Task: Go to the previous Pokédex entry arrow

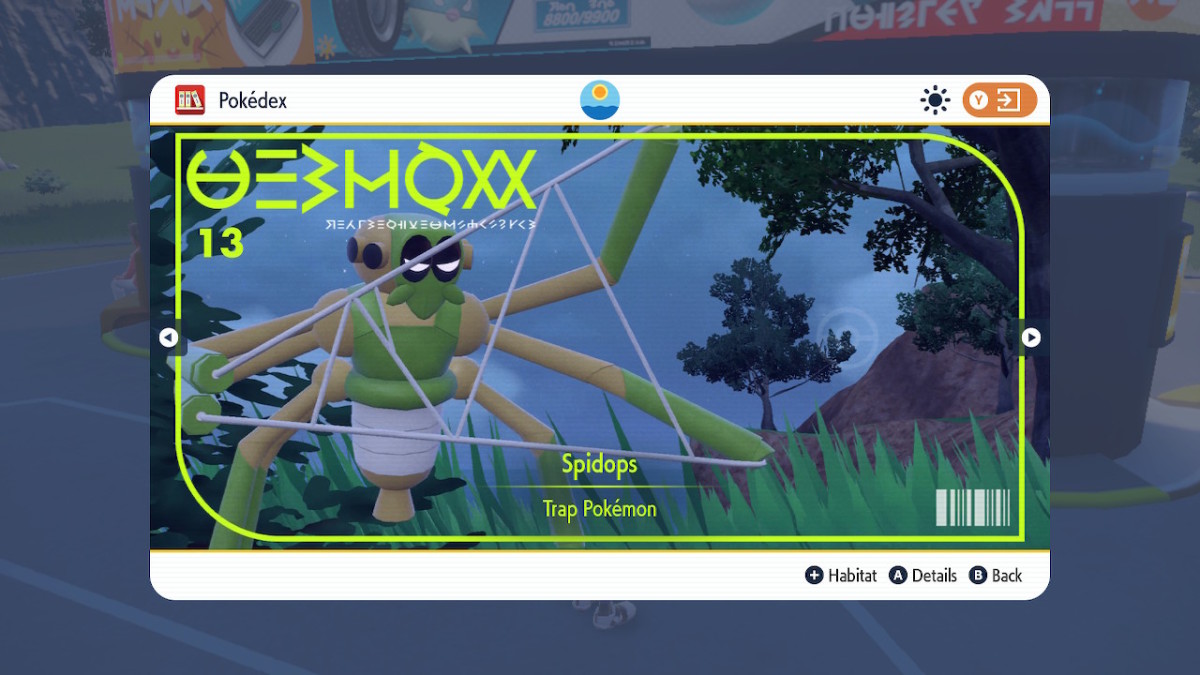Action: pos(168,338)
